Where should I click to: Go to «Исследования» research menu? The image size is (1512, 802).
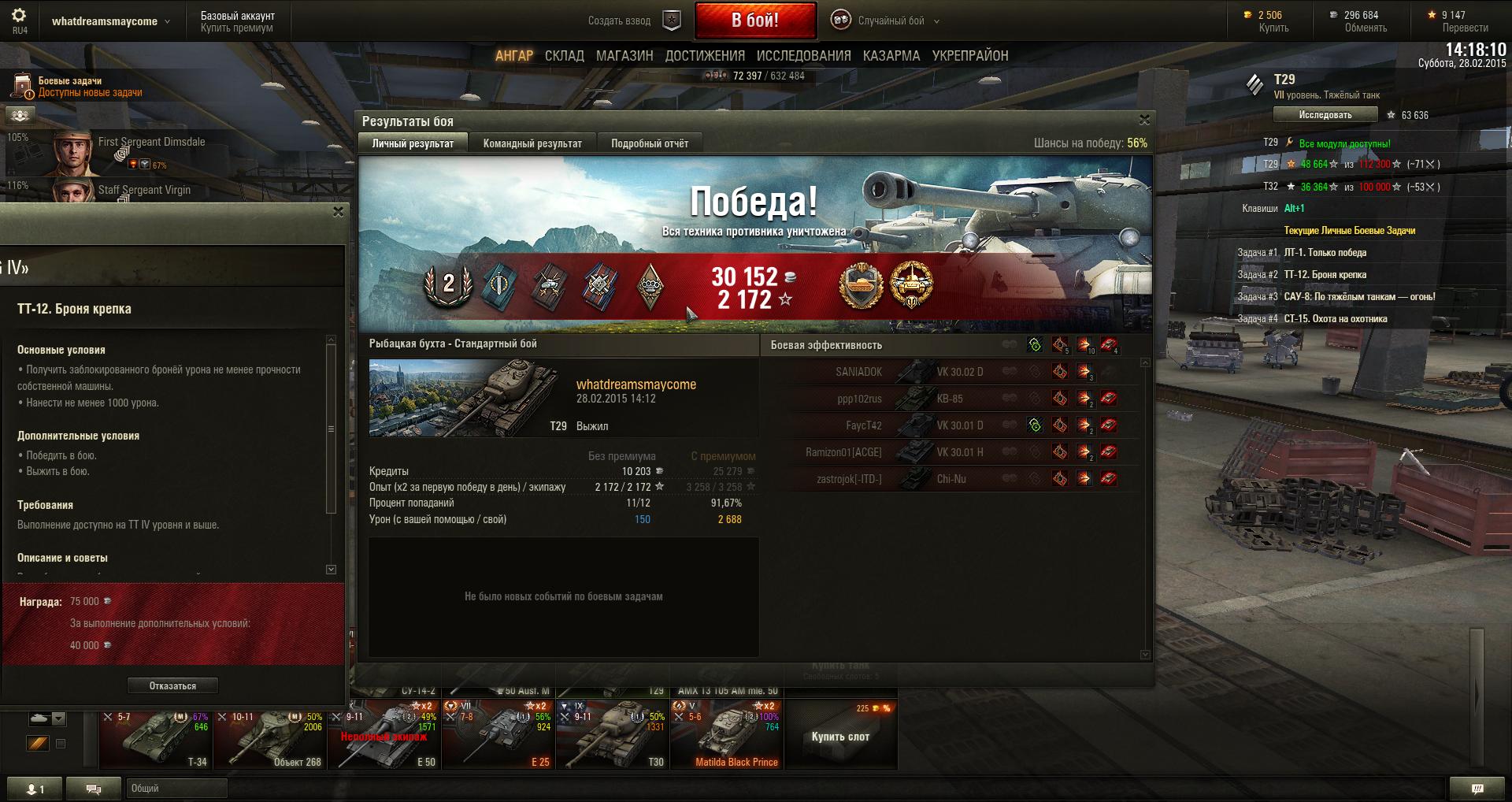(803, 56)
